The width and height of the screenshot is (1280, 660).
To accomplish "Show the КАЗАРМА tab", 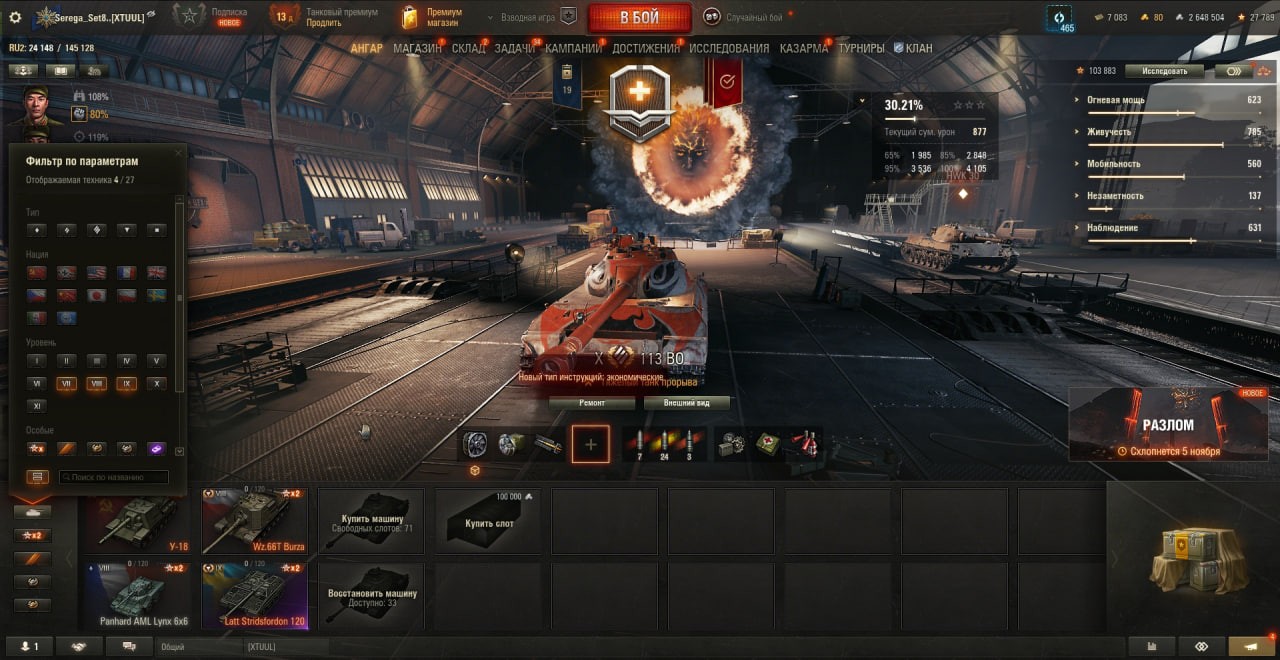I will click(x=804, y=48).
